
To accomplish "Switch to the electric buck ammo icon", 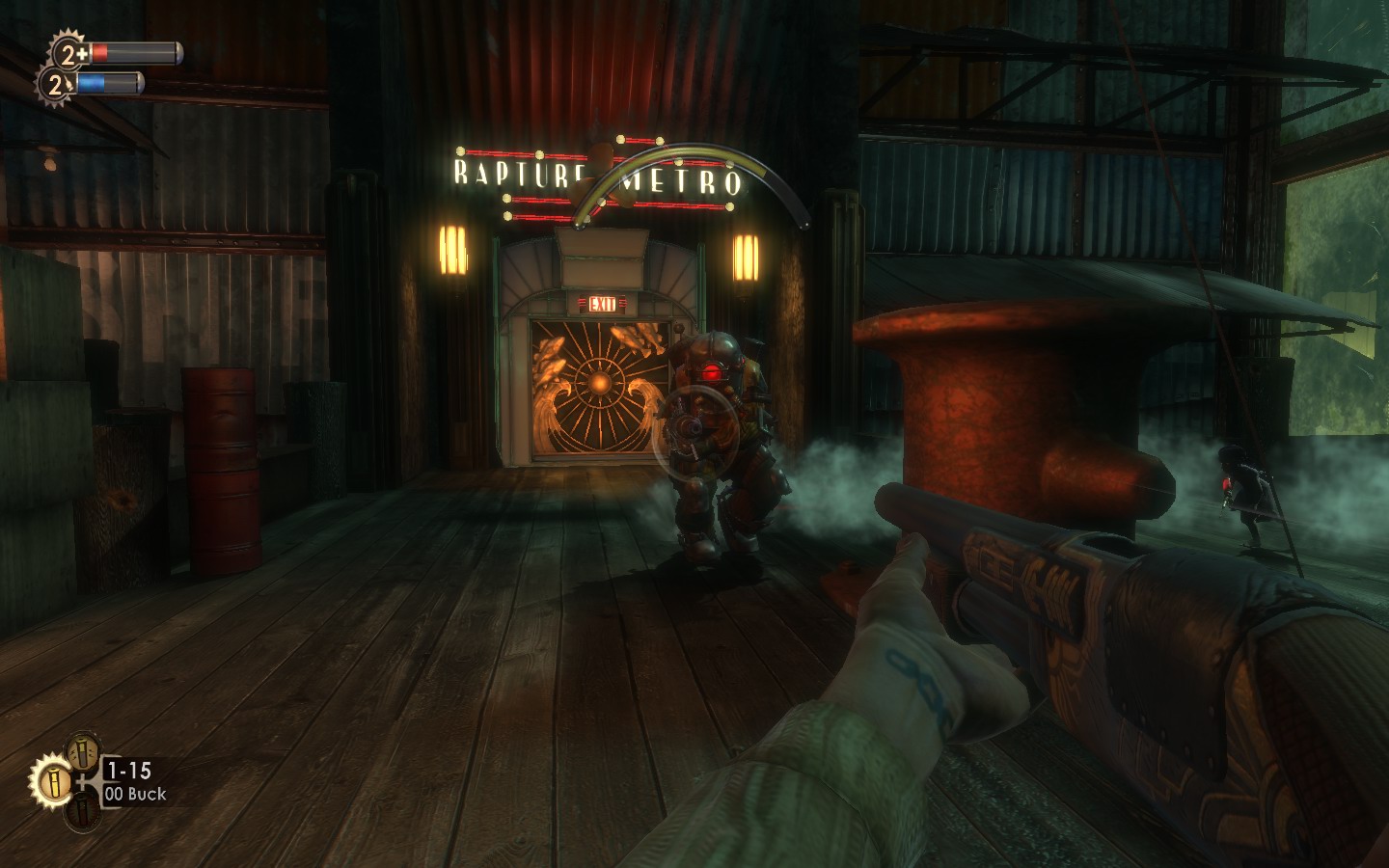I will pyautogui.click(x=81, y=750).
